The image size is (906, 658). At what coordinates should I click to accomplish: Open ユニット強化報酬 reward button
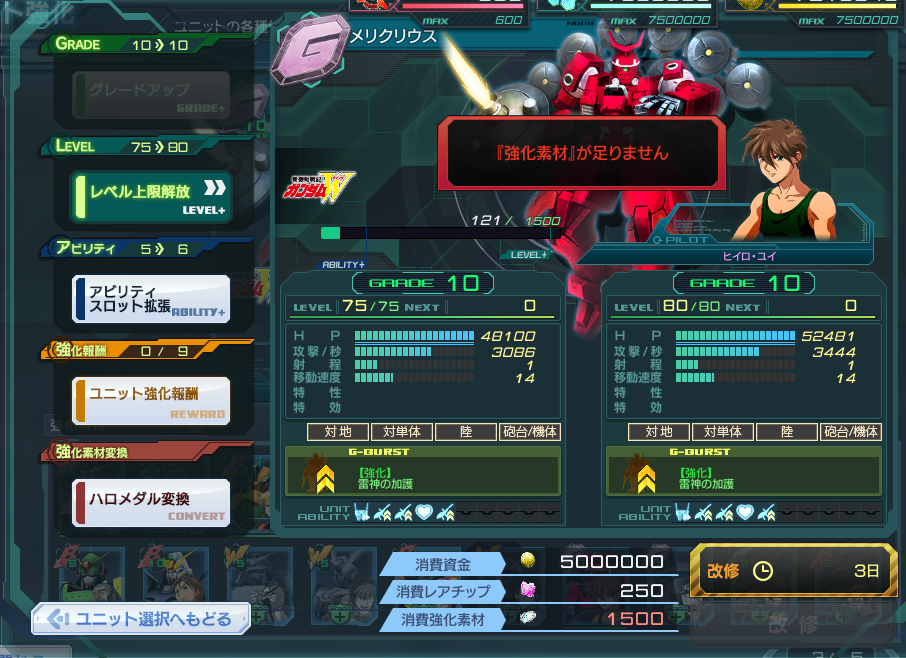coord(151,400)
